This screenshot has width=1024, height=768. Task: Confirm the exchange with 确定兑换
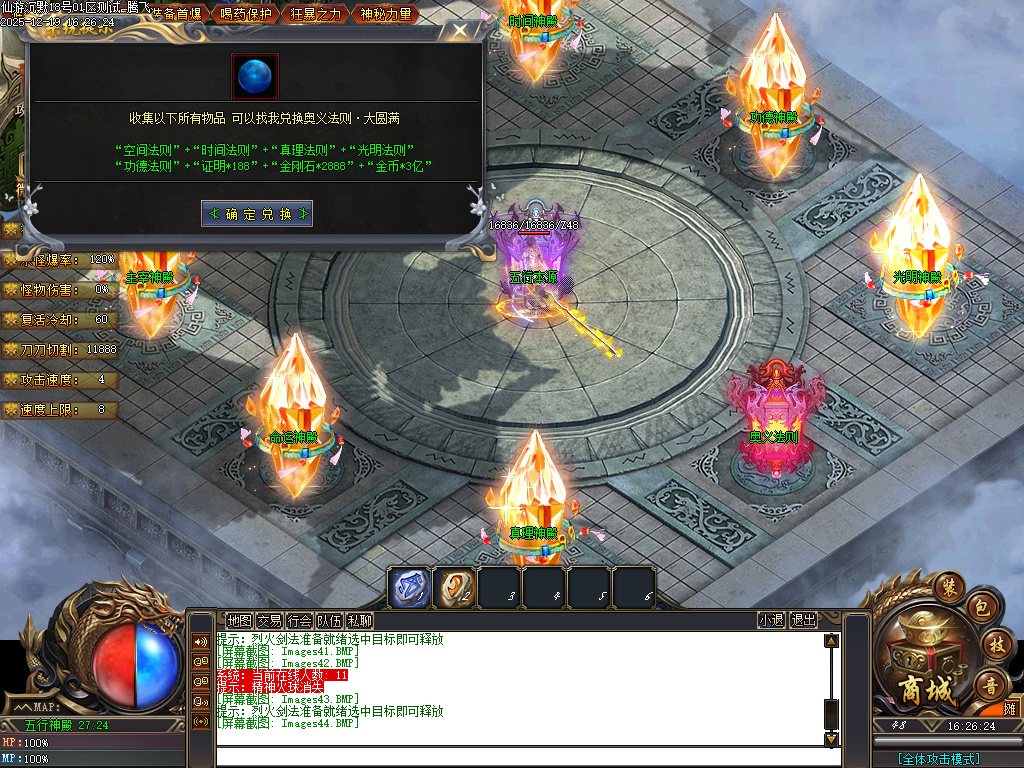coord(257,213)
